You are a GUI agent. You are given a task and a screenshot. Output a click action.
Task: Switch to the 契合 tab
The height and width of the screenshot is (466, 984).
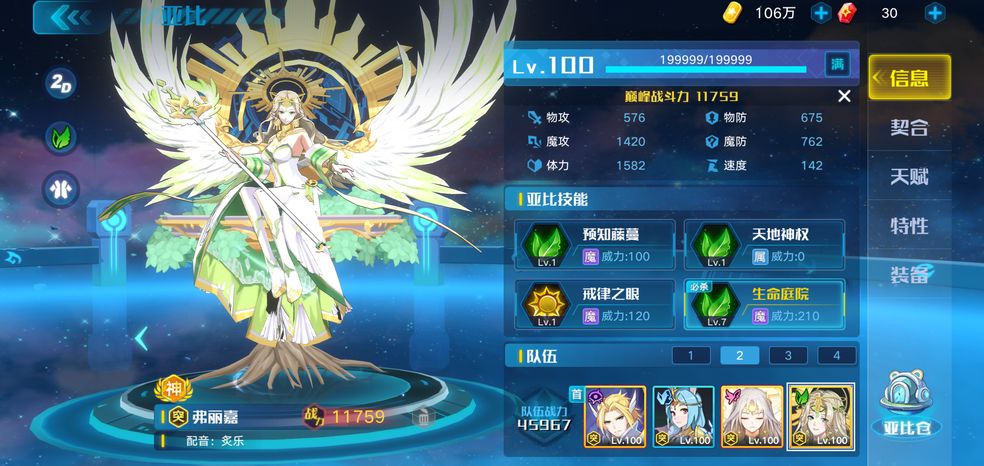(x=909, y=127)
